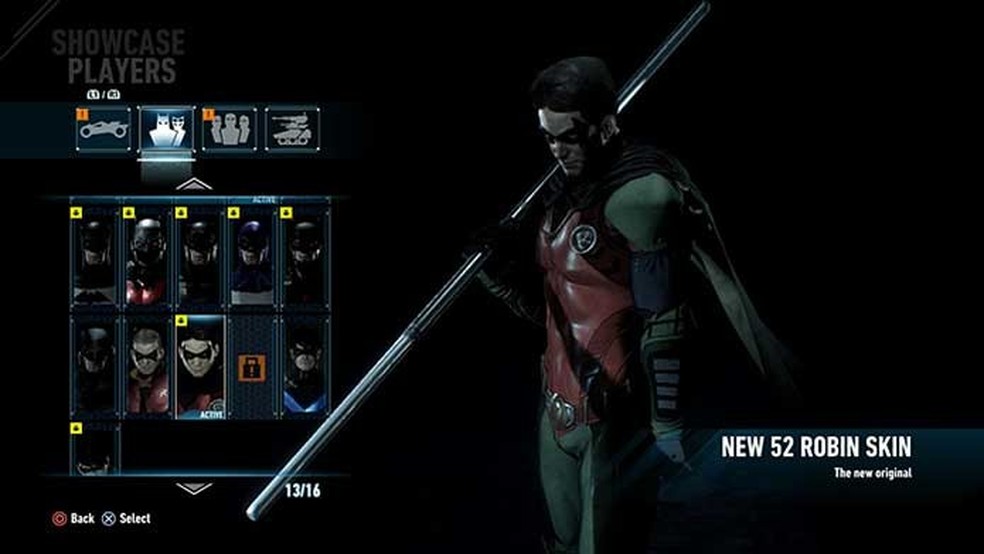Pick the Robin skin left of the active tile
The height and width of the screenshot is (554, 984).
click(x=147, y=366)
